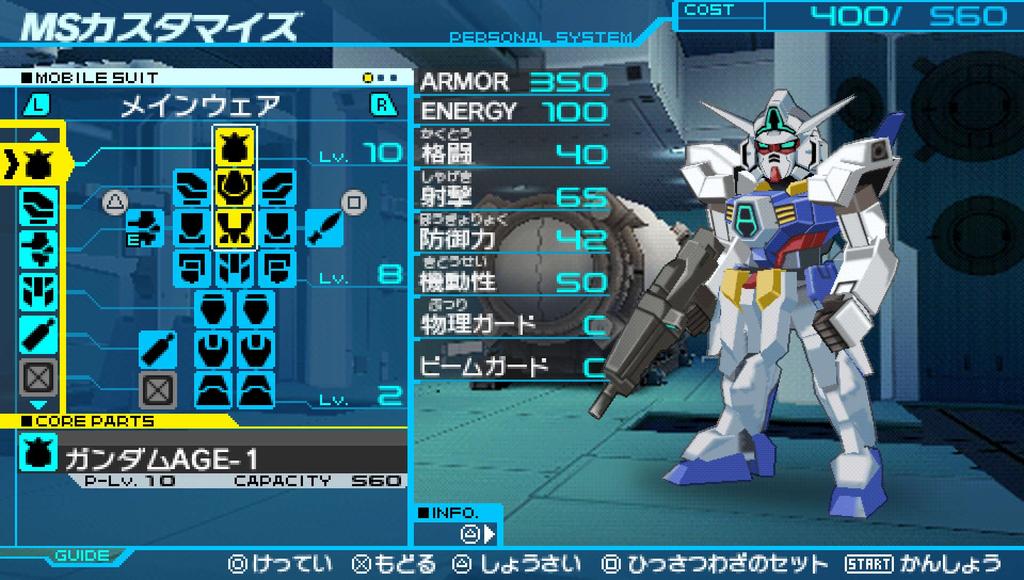Choose the empty X slot in the sidebar
Viewport: 1024px width, 580px height.
(x=37, y=377)
